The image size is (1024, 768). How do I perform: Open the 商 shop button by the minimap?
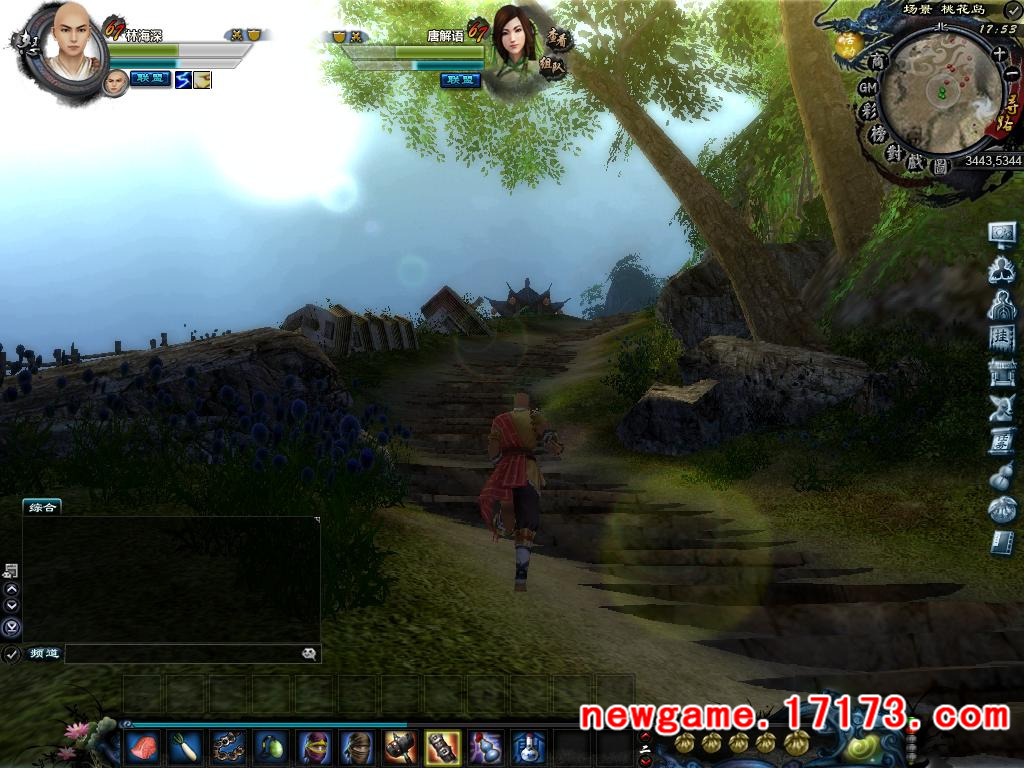877,62
